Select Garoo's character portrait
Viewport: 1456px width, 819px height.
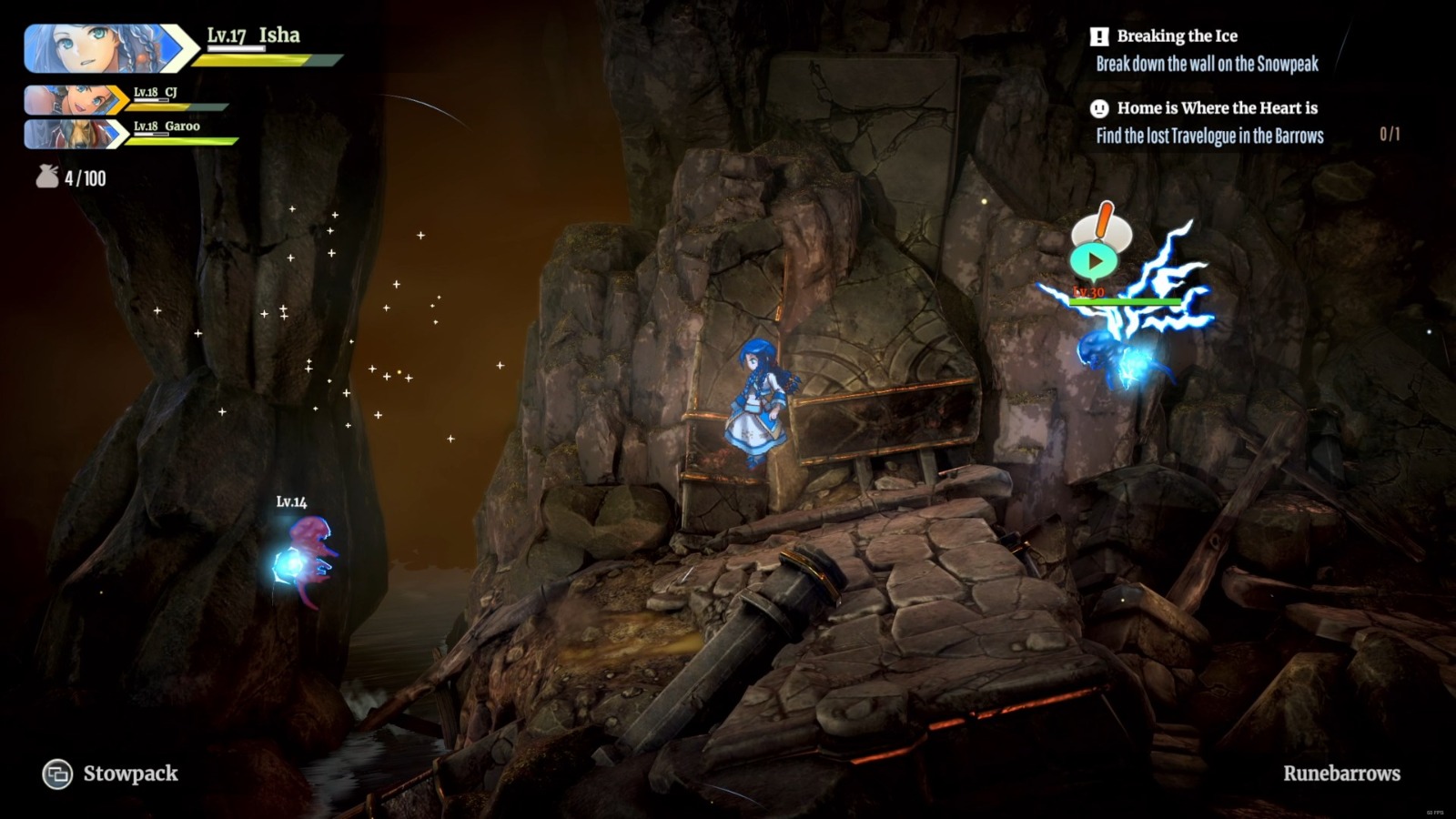[79, 133]
